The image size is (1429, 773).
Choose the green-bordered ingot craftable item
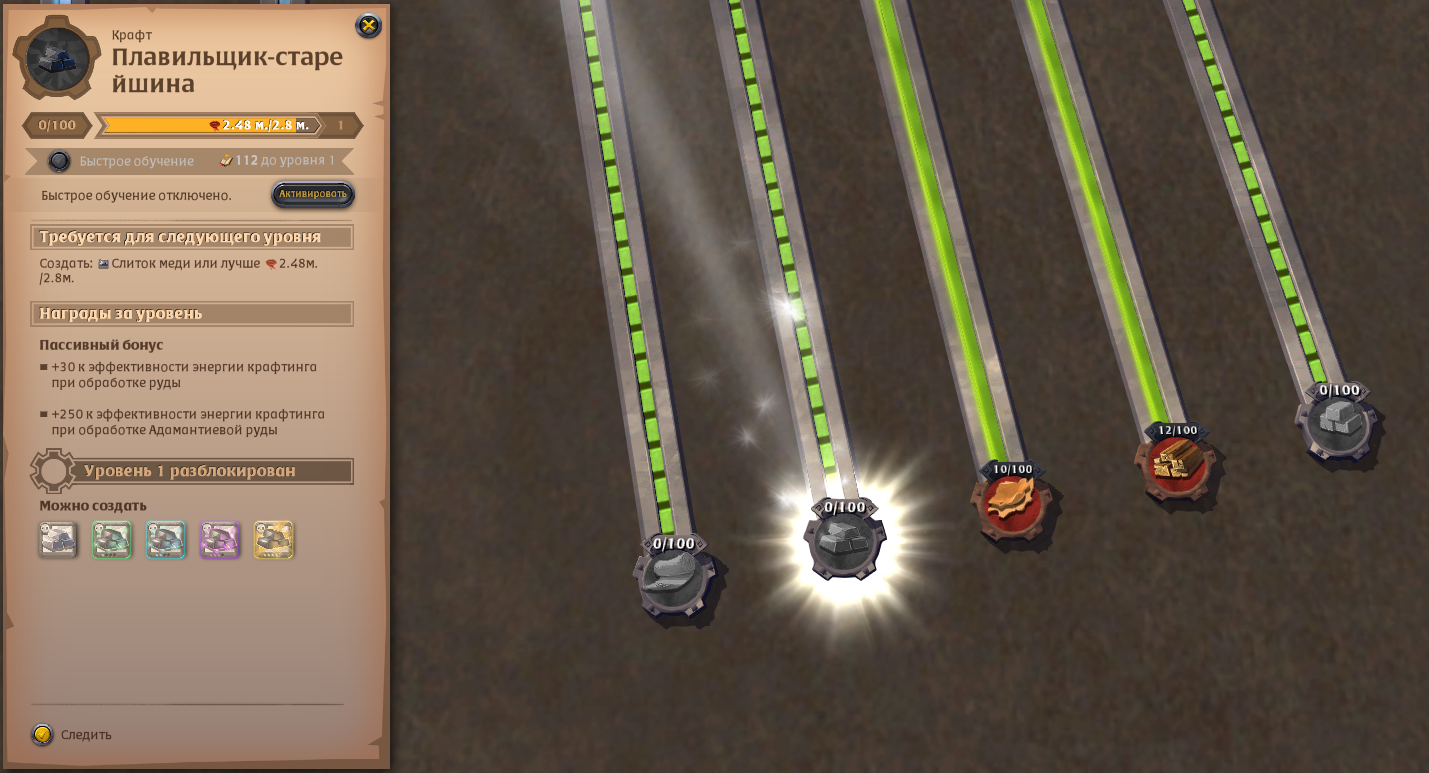(x=112, y=540)
